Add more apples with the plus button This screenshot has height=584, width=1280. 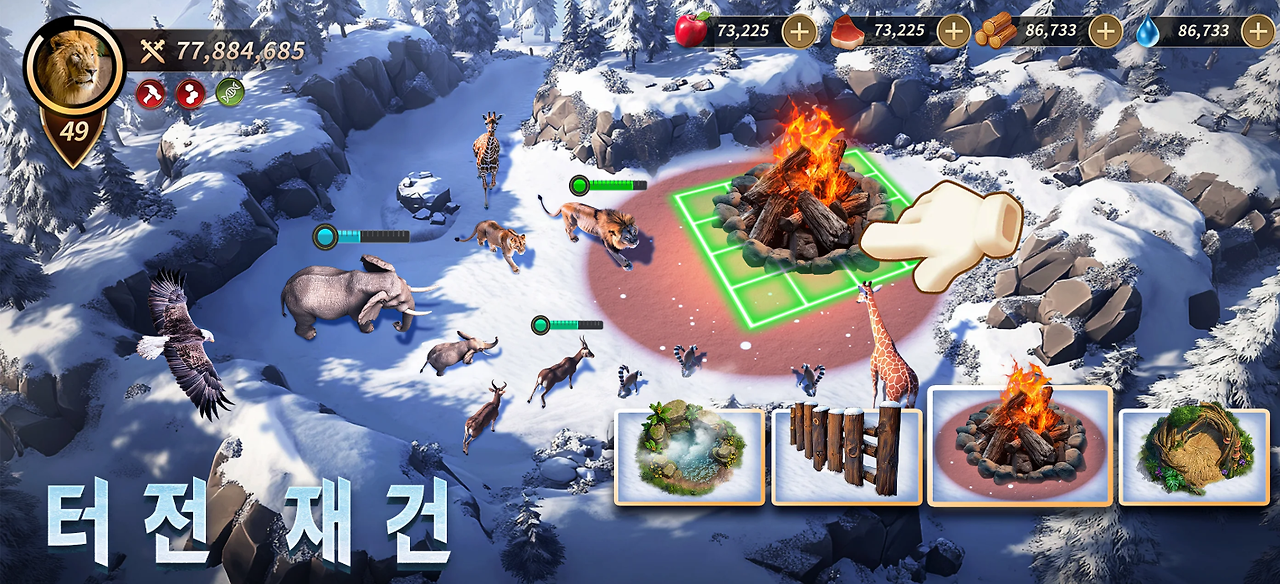(x=798, y=31)
